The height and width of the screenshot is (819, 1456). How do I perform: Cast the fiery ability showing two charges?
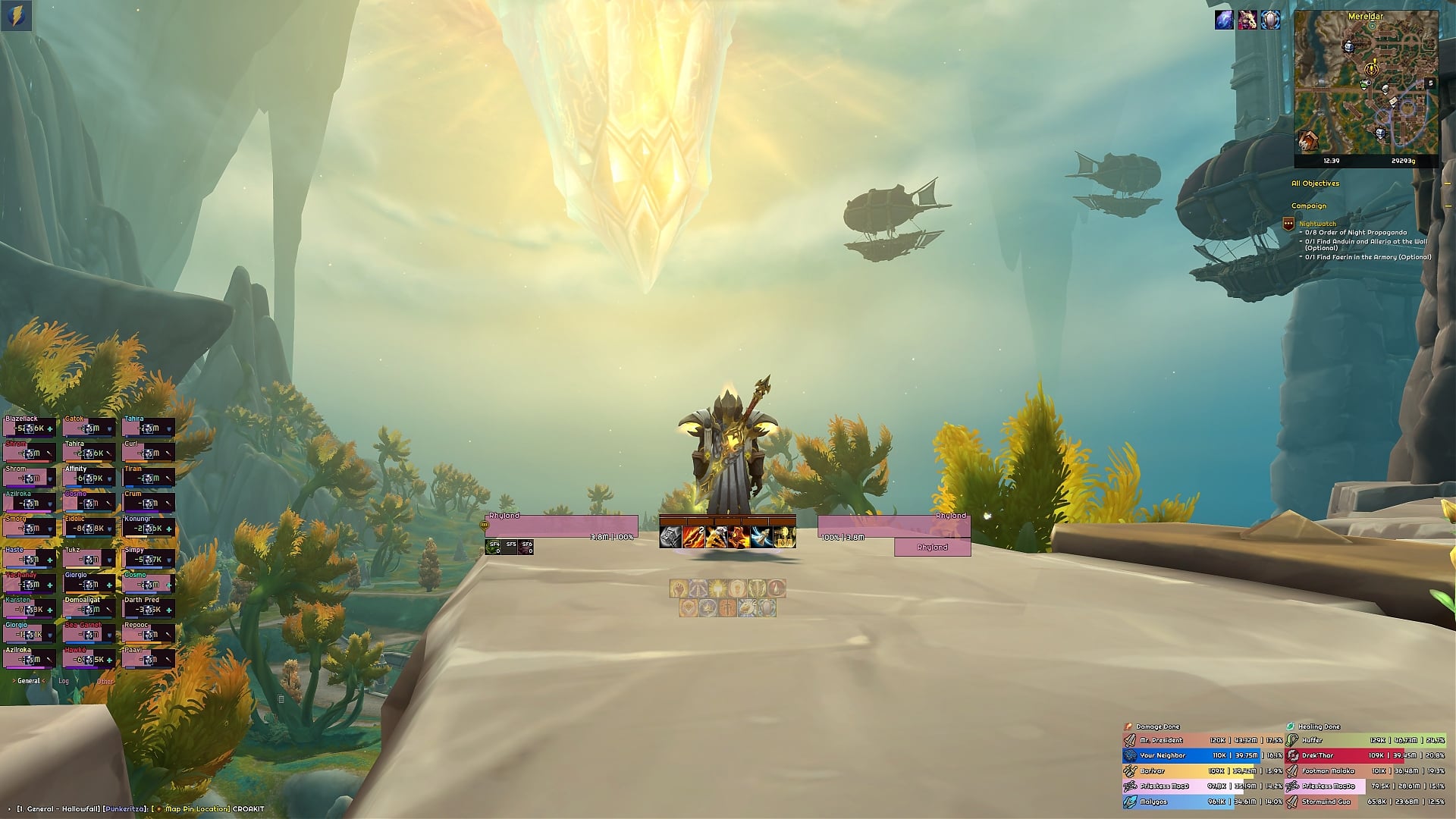point(692,537)
